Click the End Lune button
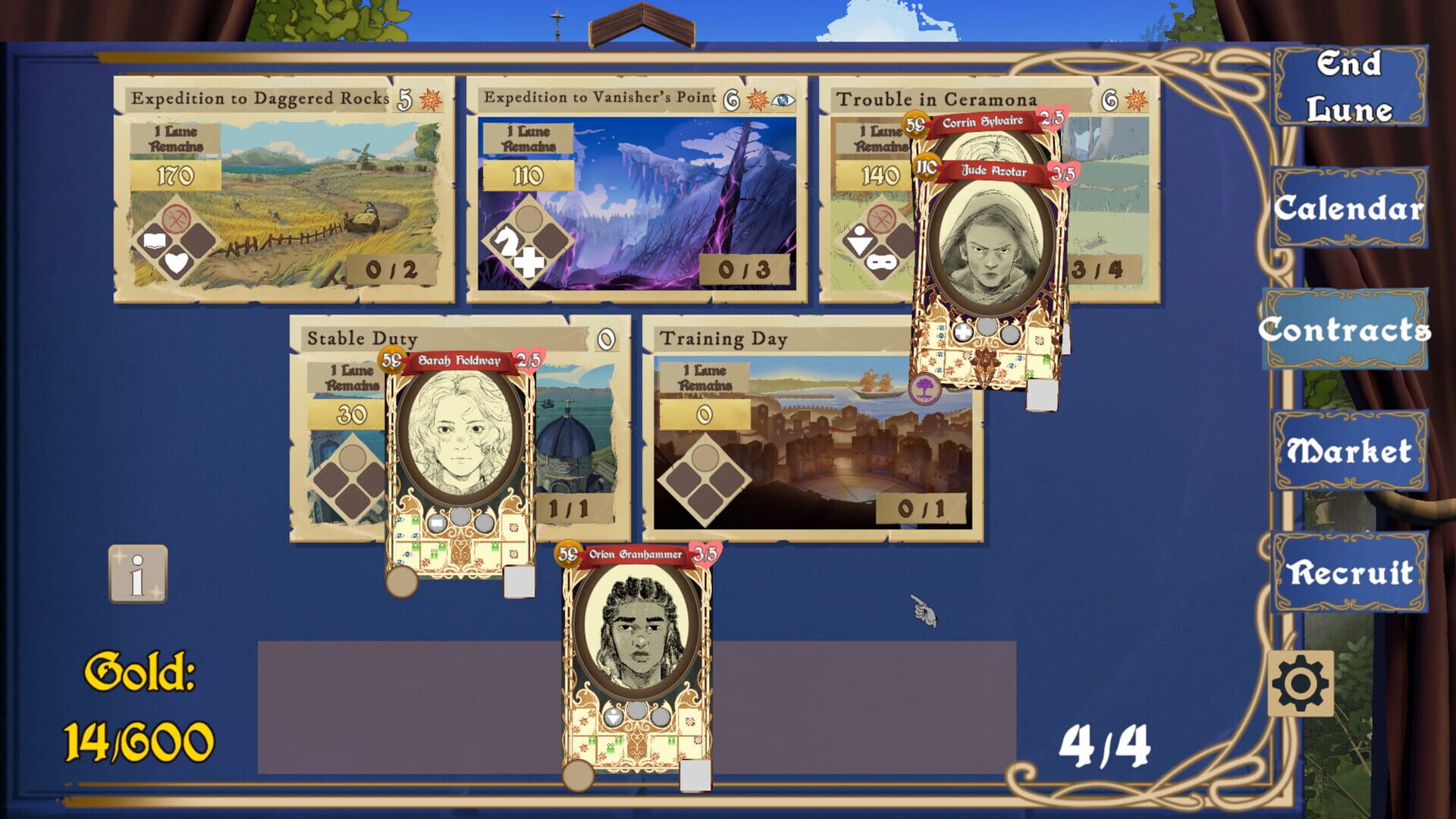Viewport: 1456px width, 819px height. point(1351,87)
